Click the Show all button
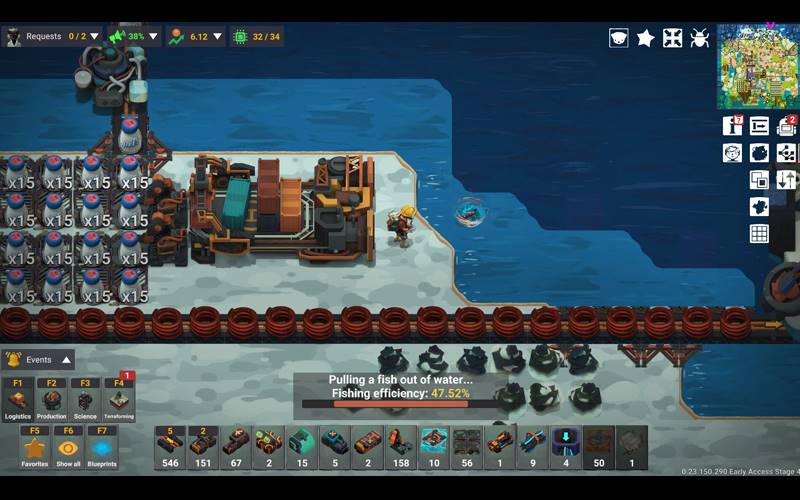The height and width of the screenshot is (500, 800). point(68,448)
